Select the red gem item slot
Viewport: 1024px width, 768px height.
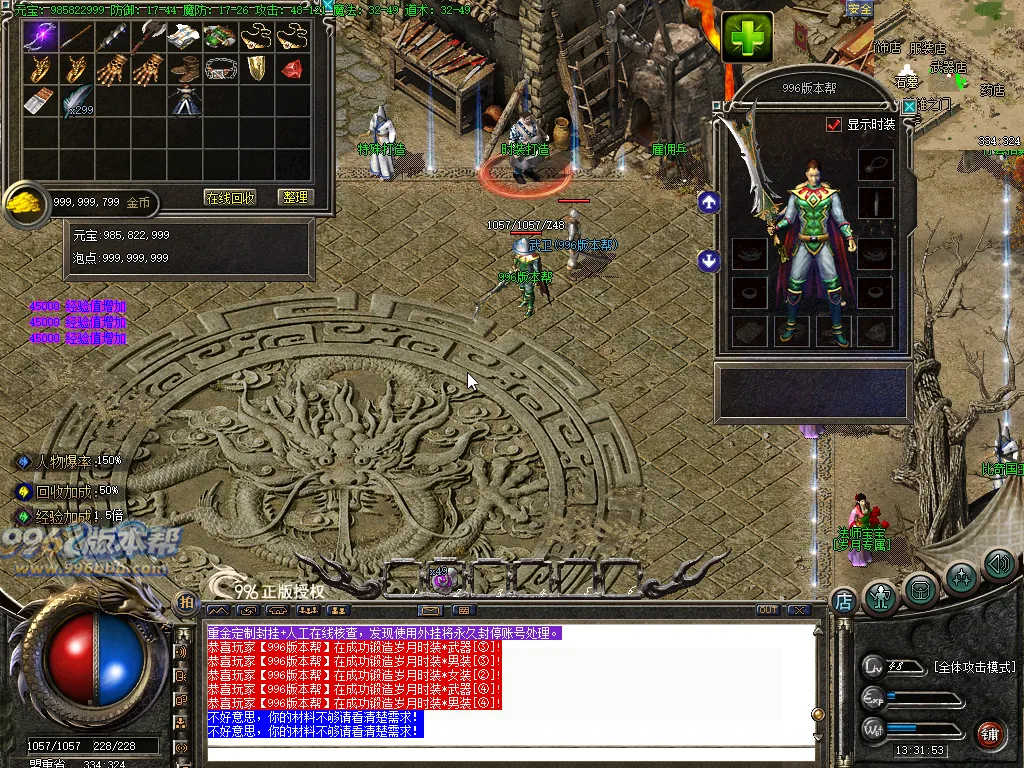(292, 69)
